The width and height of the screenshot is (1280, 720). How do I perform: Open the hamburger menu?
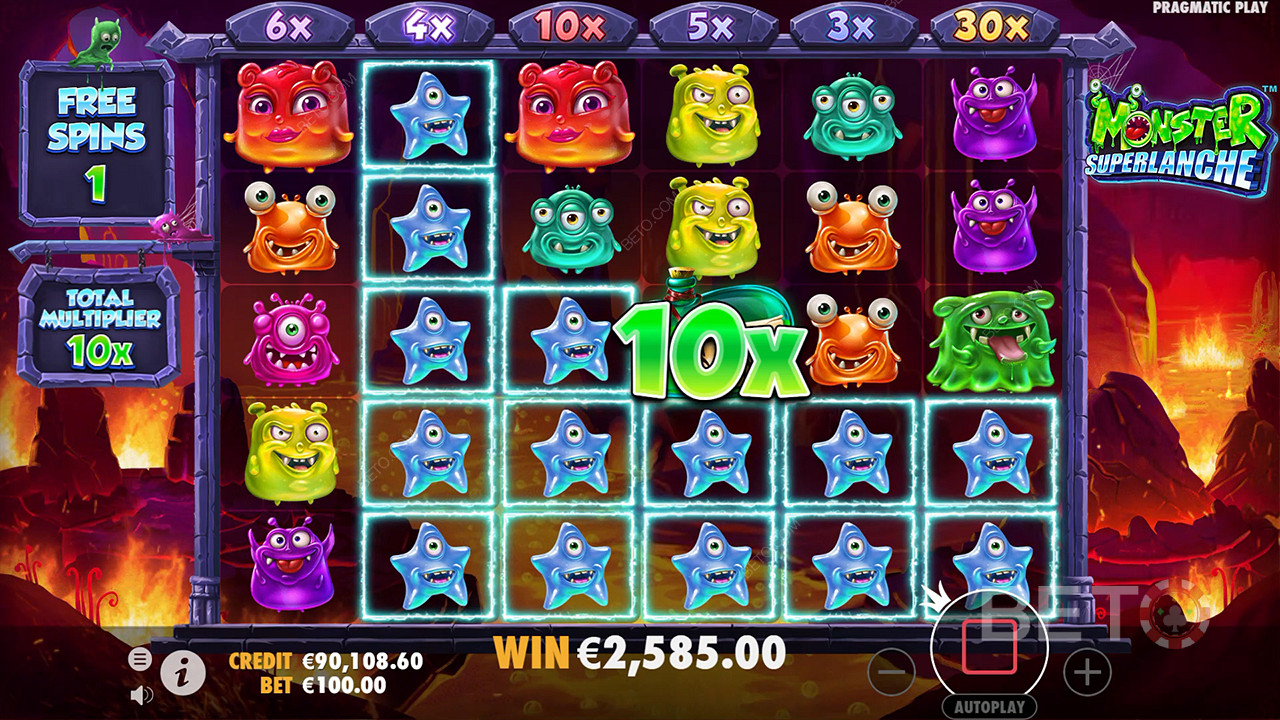pyautogui.click(x=140, y=658)
